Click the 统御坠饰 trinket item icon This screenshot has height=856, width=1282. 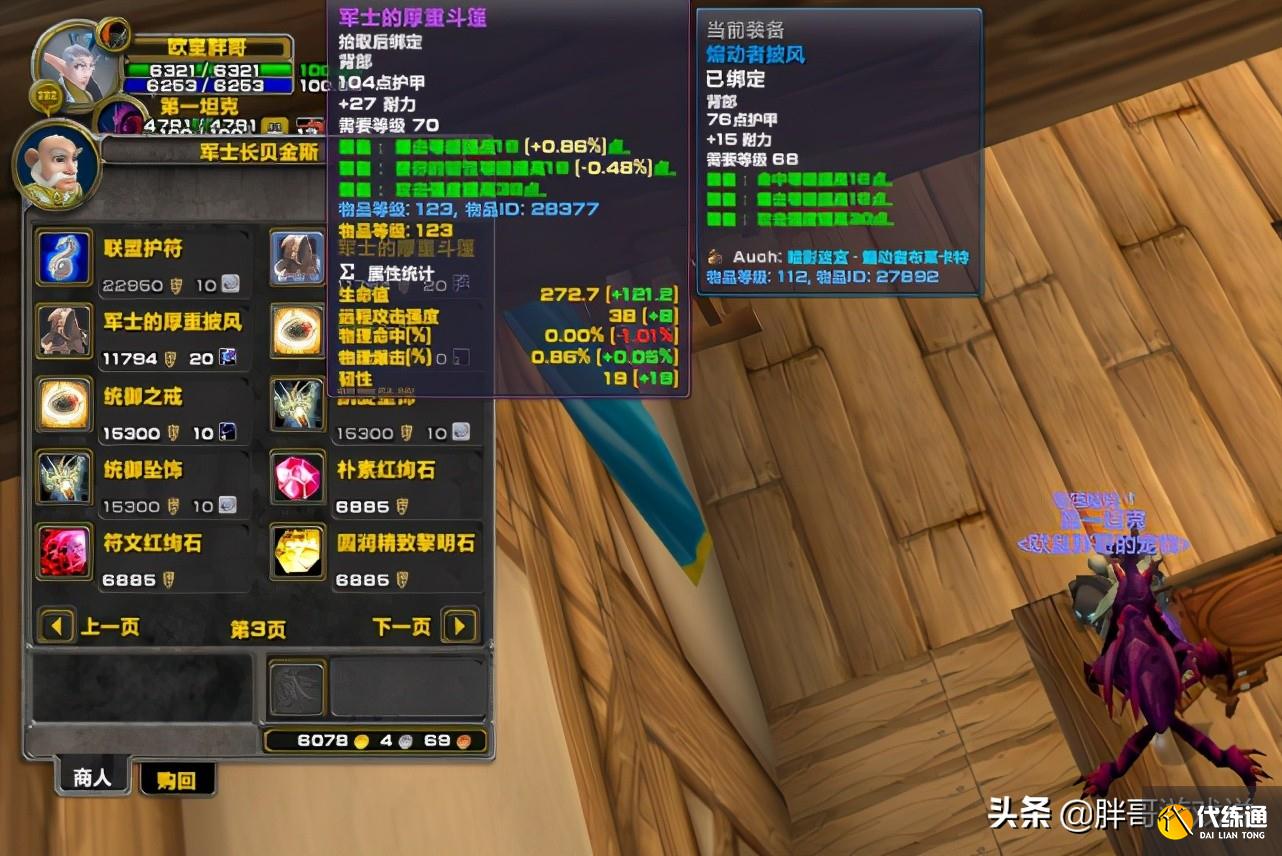tap(63, 478)
